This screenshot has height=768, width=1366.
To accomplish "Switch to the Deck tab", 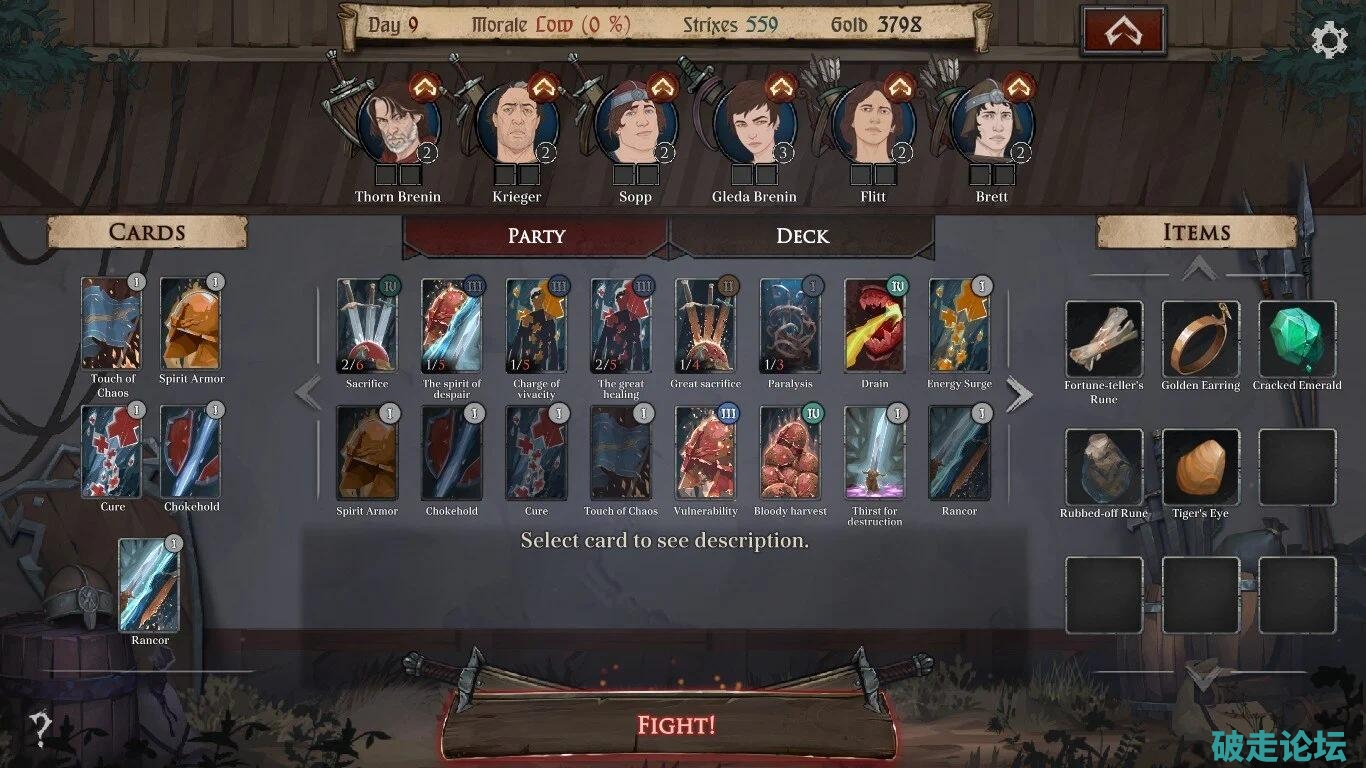I will click(x=802, y=236).
